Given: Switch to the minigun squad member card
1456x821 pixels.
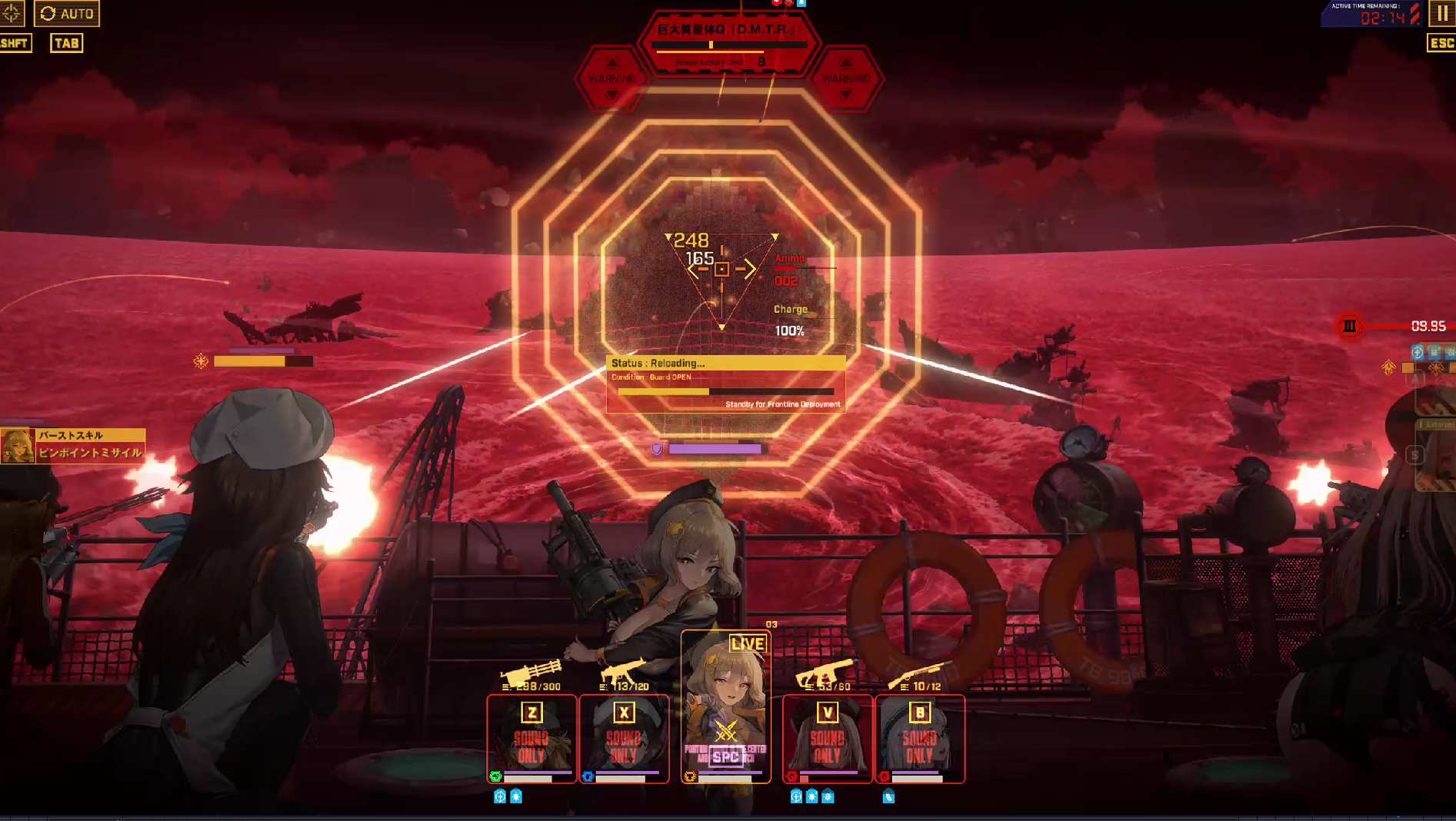Looking at the screenshot, I should [x=531, y=738].
